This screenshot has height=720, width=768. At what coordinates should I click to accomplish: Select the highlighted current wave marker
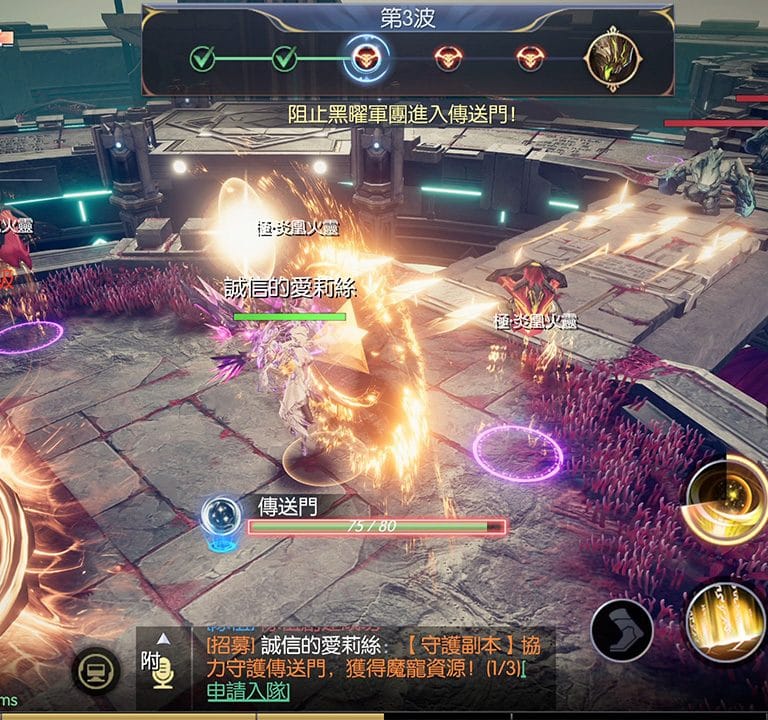366,59
